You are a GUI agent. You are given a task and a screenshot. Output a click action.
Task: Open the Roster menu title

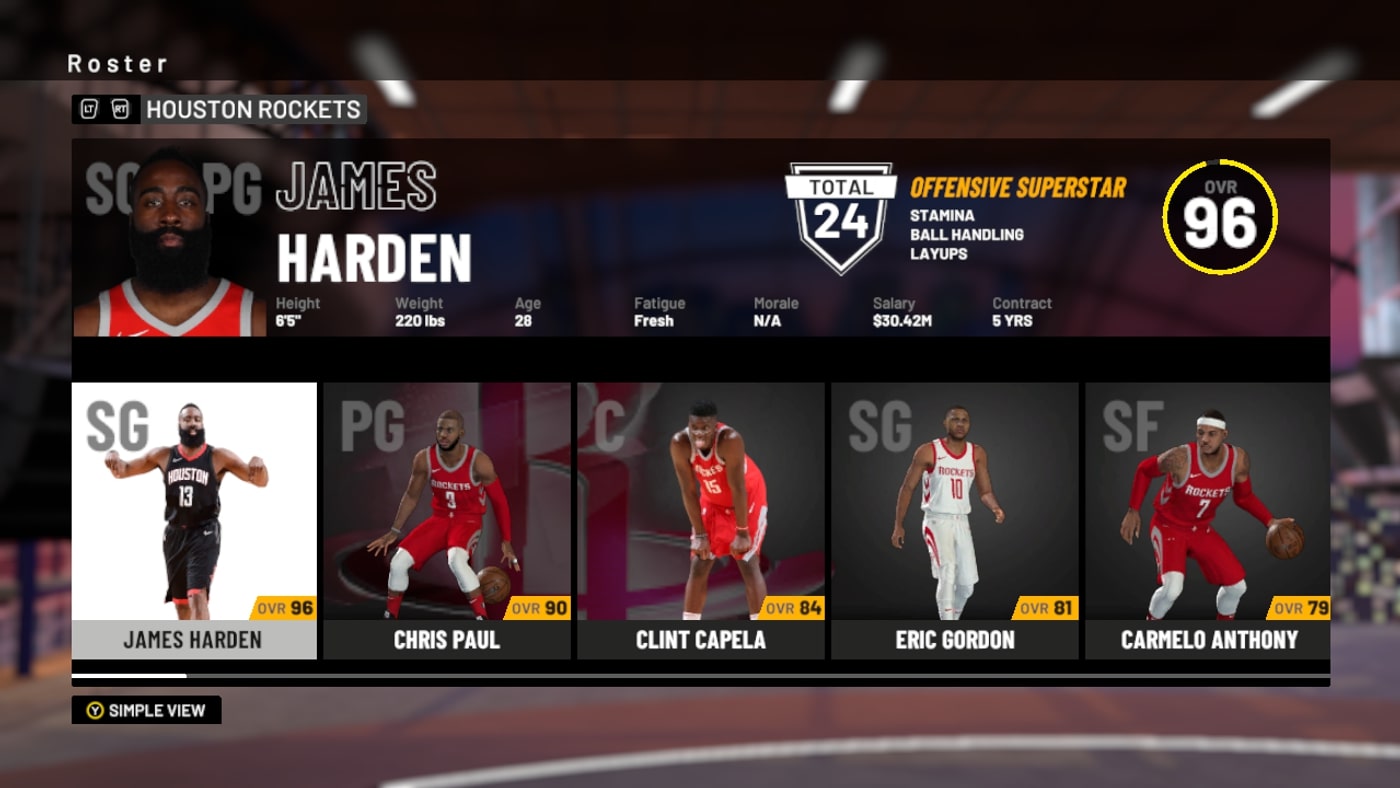pyautogui.click(x=117, y=63)
